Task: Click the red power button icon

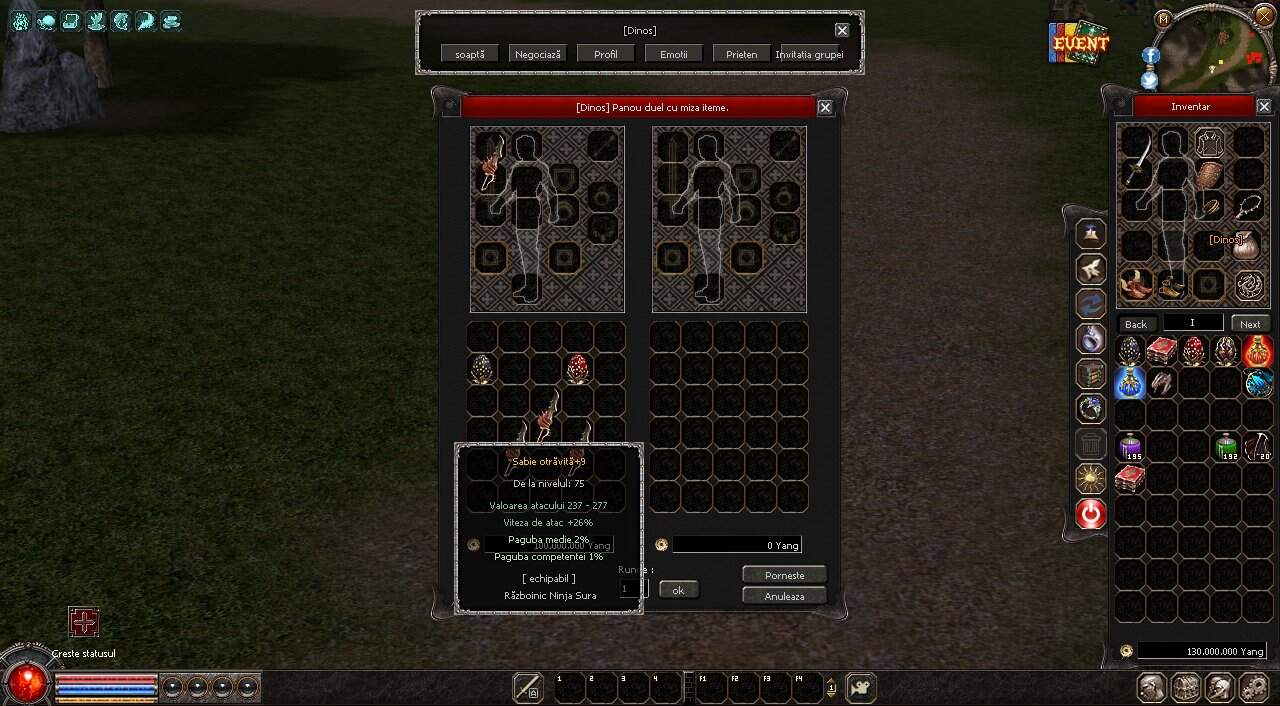Action: tap(1091, 514)
